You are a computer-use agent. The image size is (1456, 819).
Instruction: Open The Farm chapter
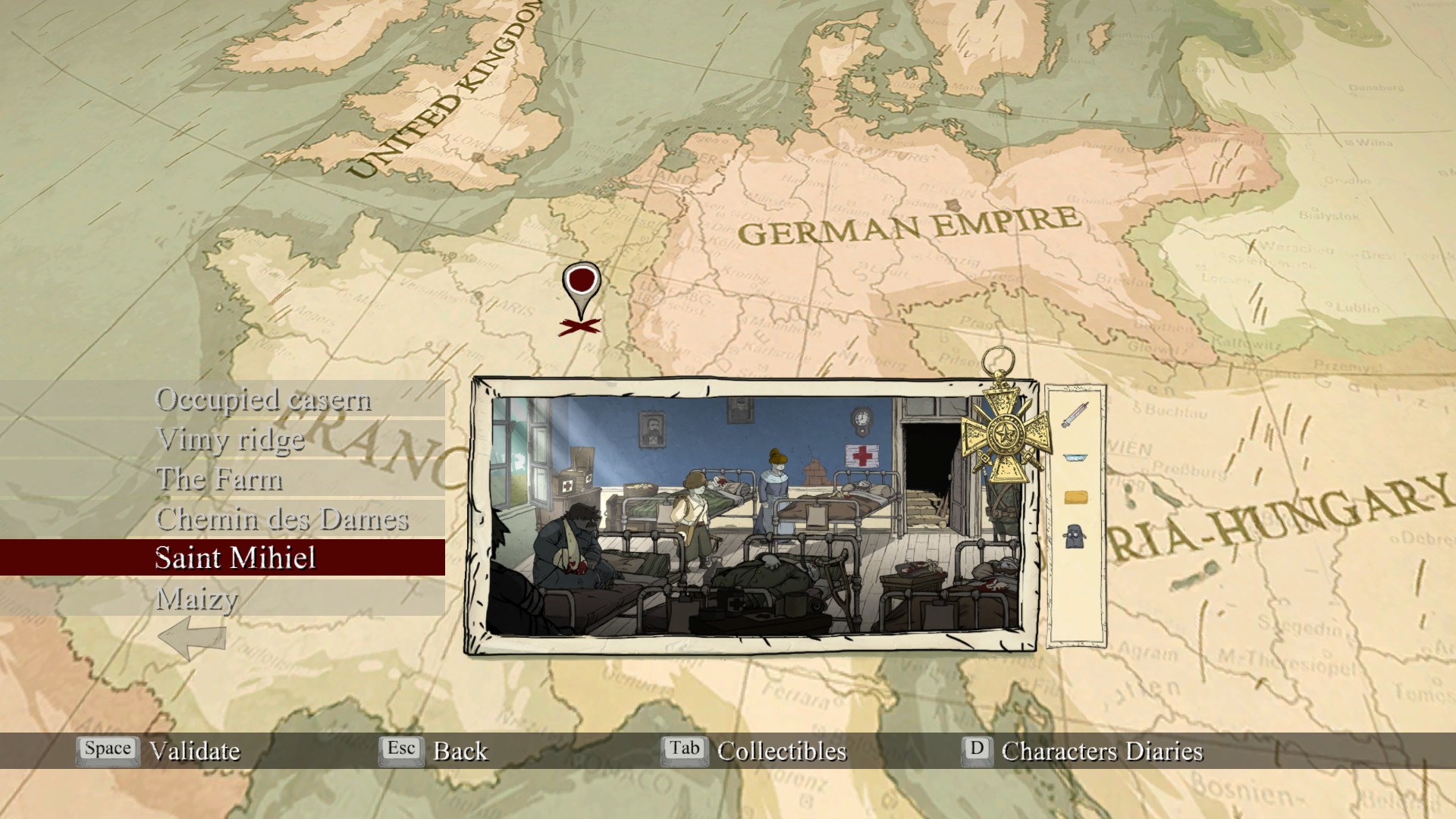pos(219,479)
